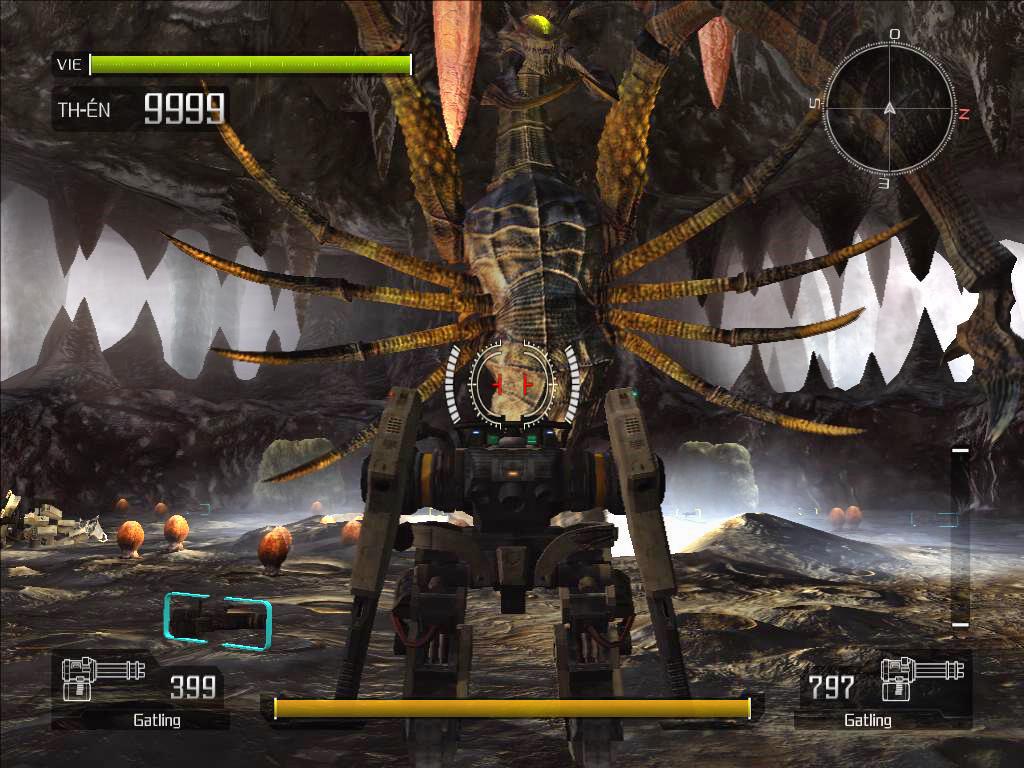The height and width of the screenshot is (768, 1024).
Task: Select the Gatling weapon showing 399 ammo
Action: tap(140, 690)
